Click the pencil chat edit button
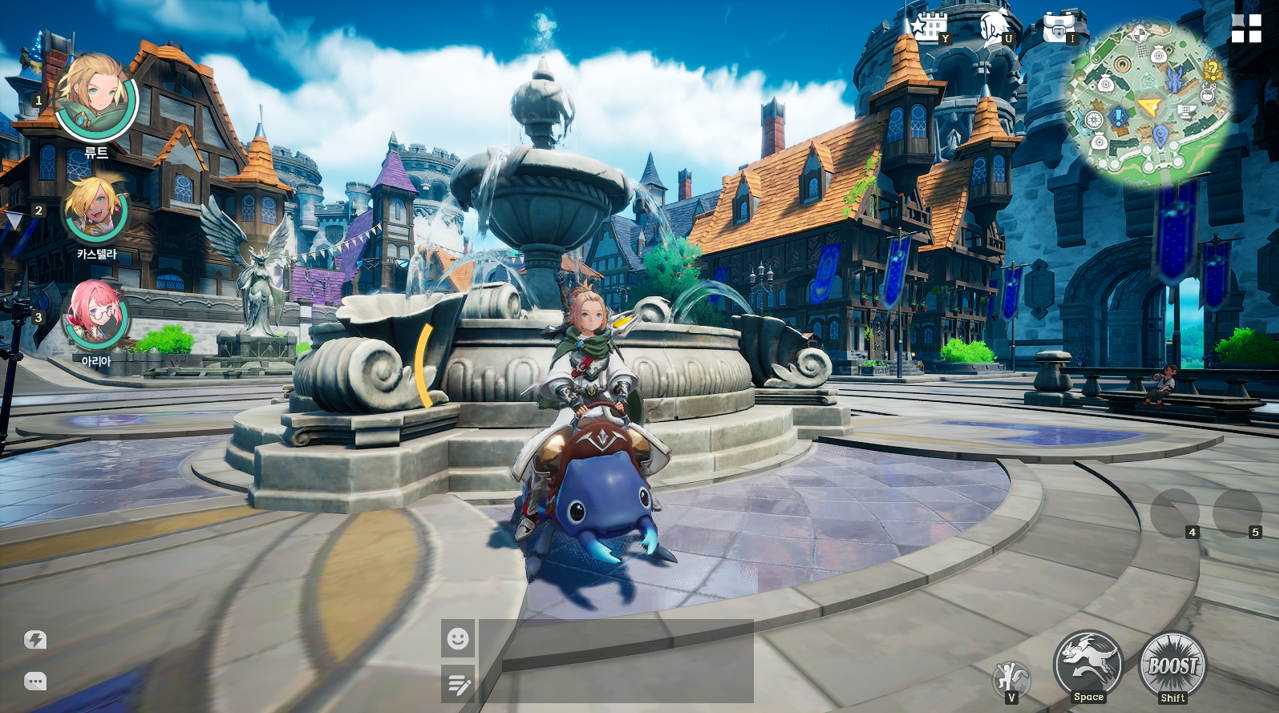Image resolution: width=1279 pixels, height=713 pixels. pyautogui.click(x=458, y=684)
